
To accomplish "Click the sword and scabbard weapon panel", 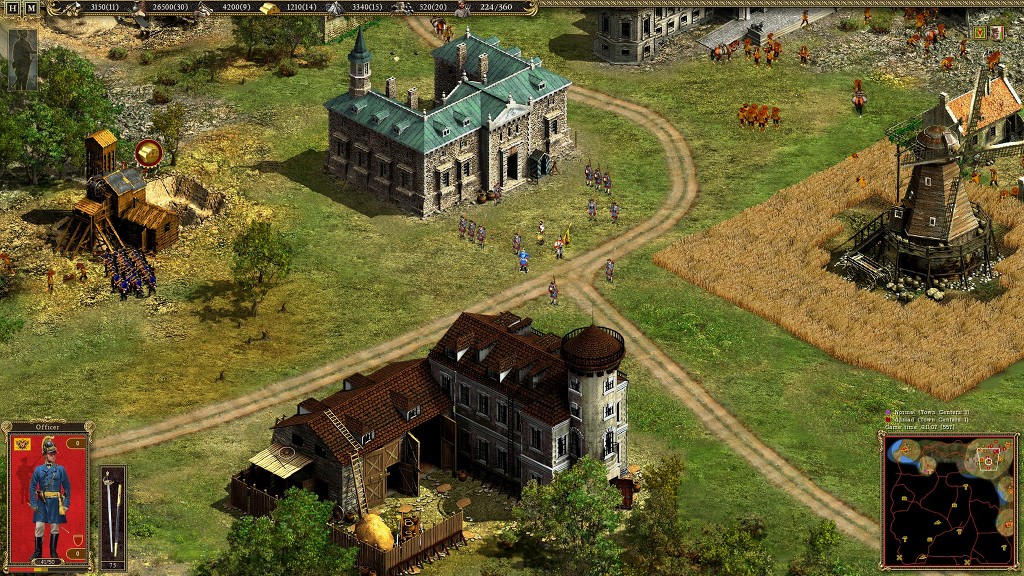I will tap(113, 517).
